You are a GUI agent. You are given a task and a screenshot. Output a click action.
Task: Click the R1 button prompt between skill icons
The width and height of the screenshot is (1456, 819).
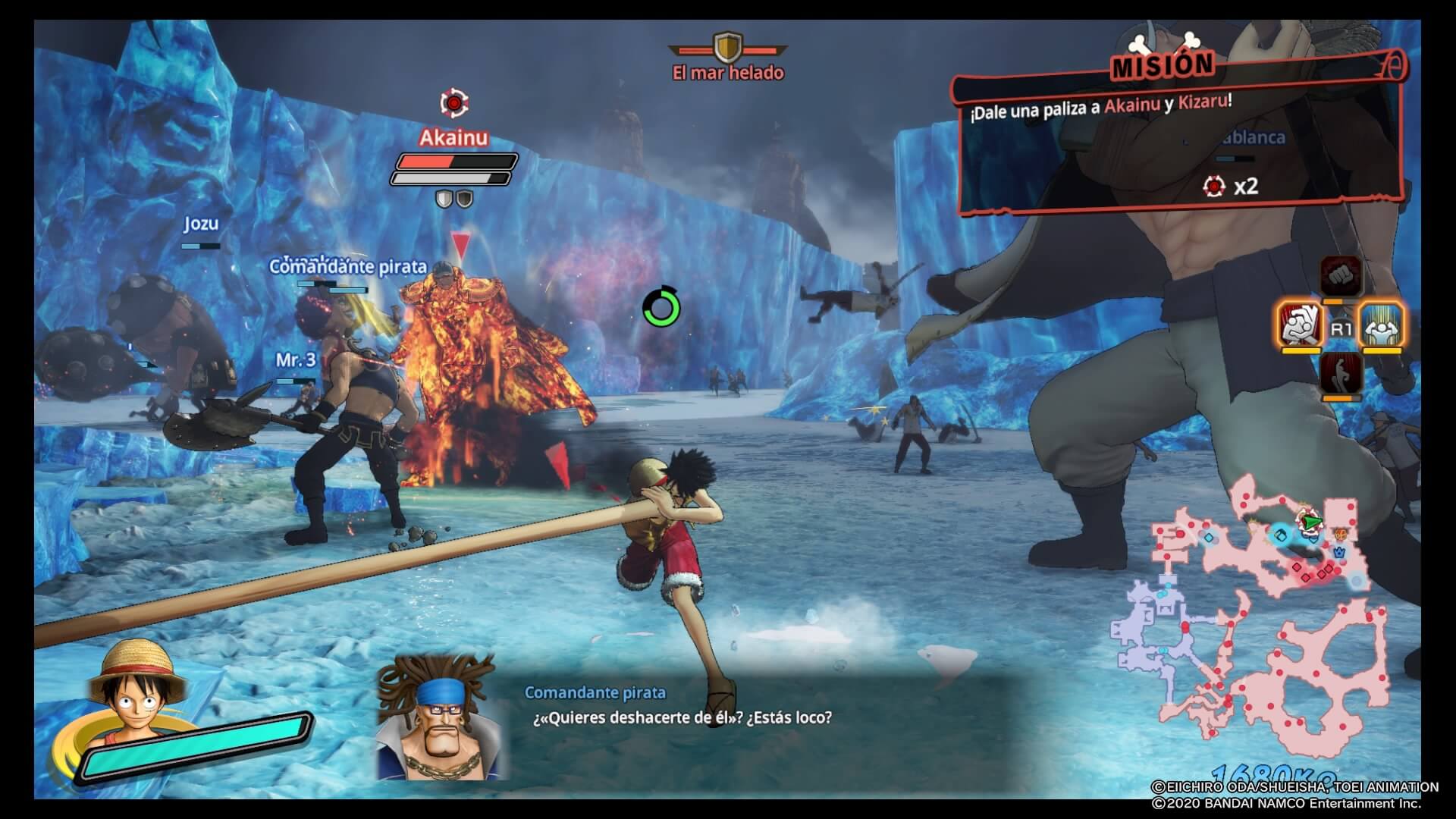pos(1341,328)
